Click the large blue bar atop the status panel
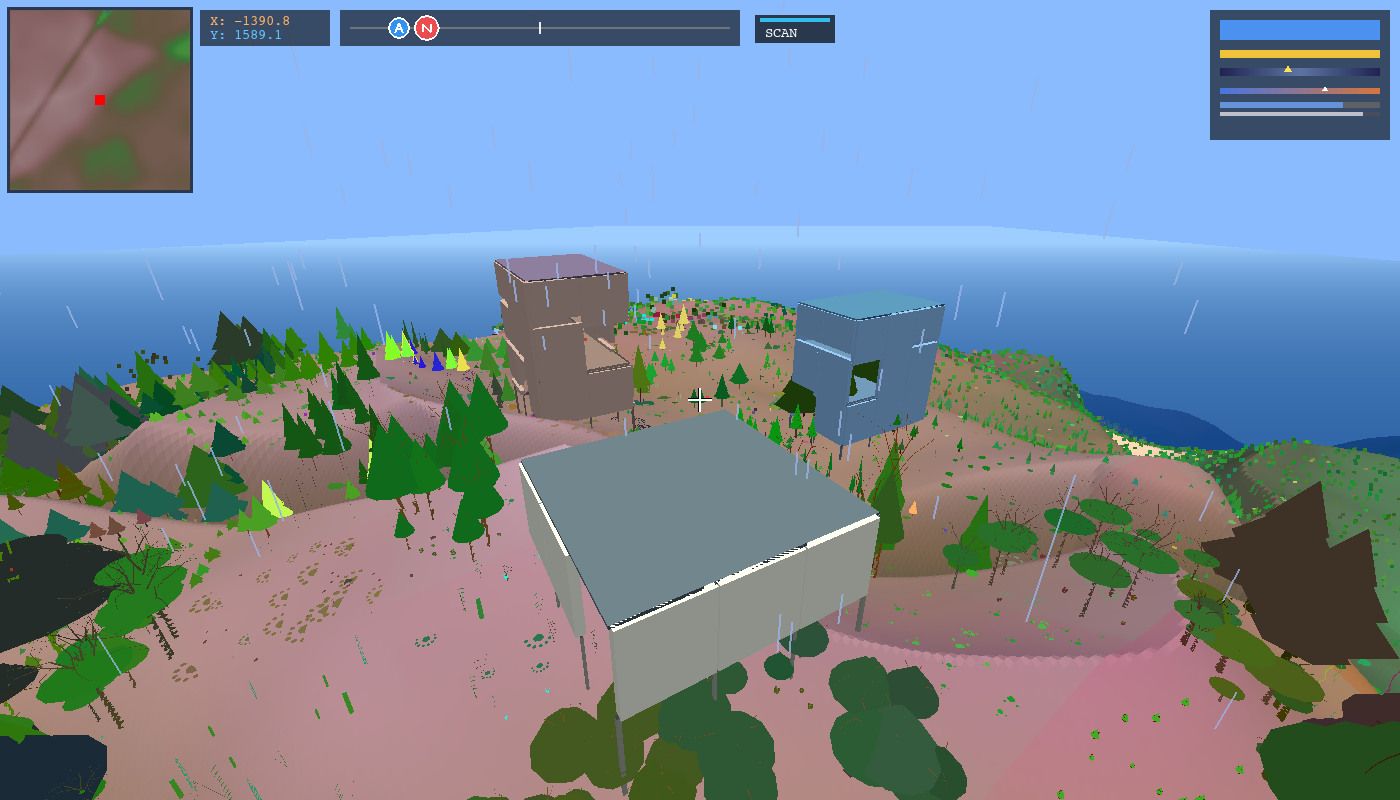This screenshot has height=800, width=1400. click(x=1300, y=30)
